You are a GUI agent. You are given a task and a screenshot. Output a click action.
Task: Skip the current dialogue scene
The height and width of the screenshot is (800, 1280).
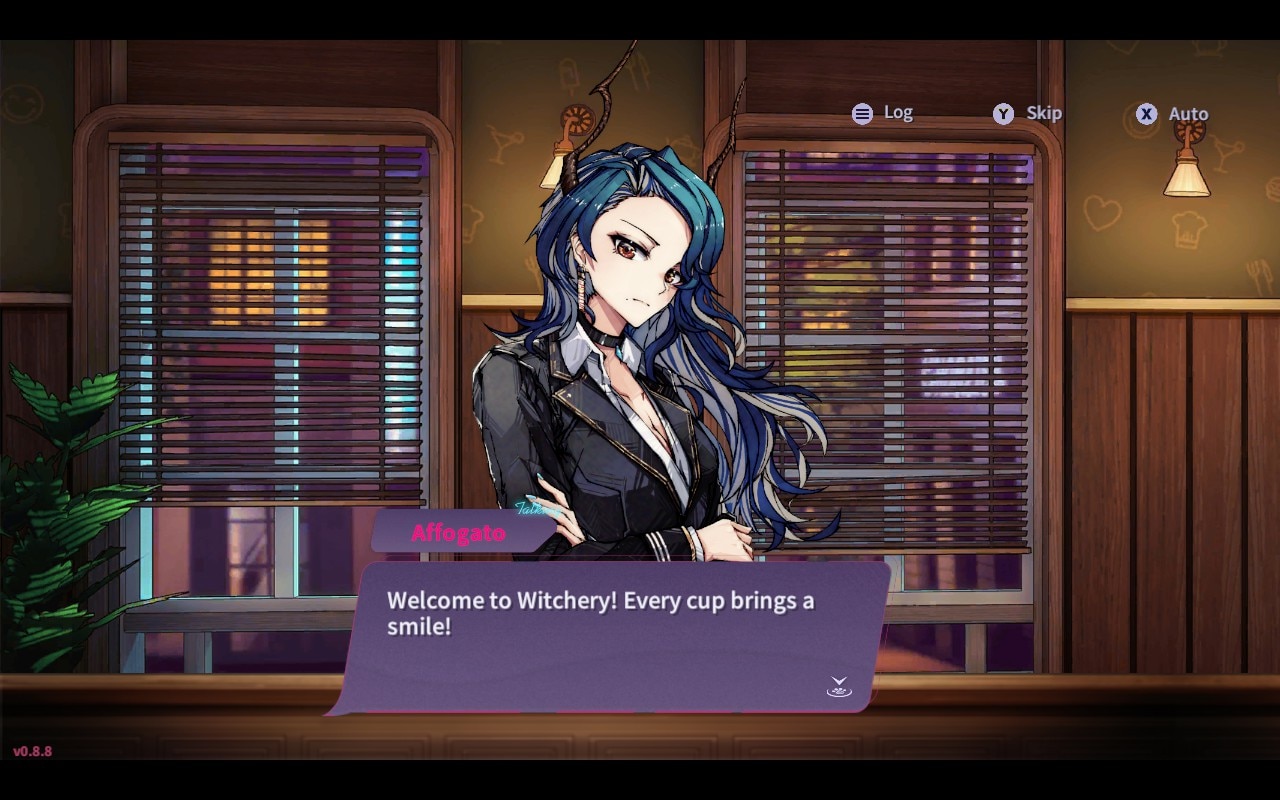(1027, 113)
